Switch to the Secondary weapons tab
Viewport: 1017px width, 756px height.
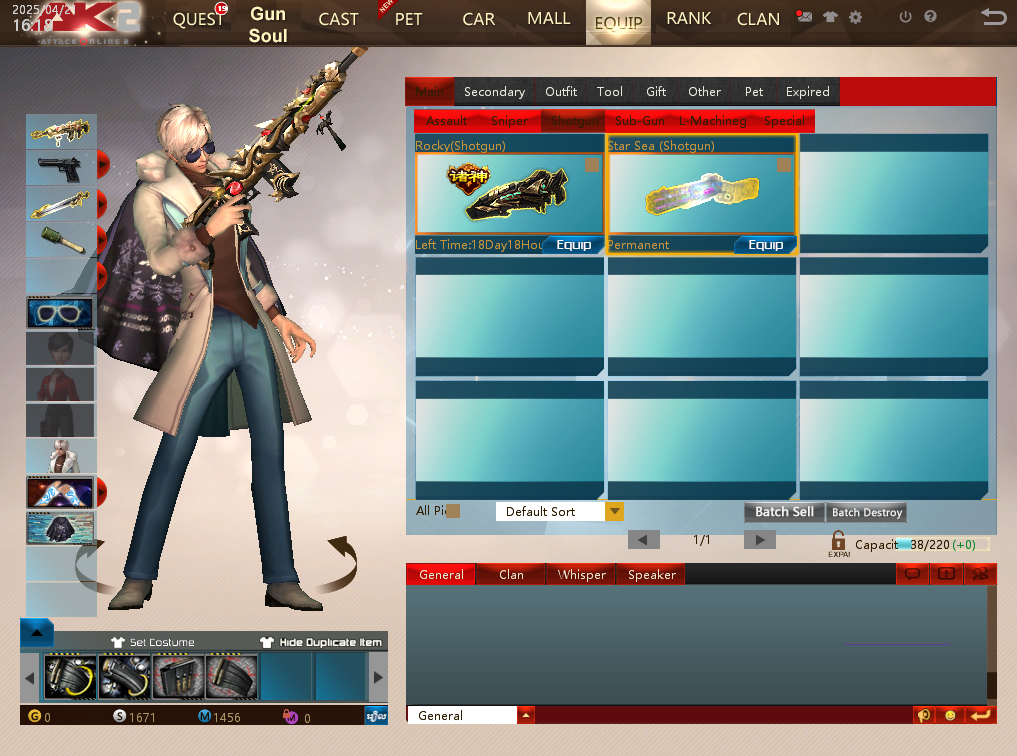494,92
